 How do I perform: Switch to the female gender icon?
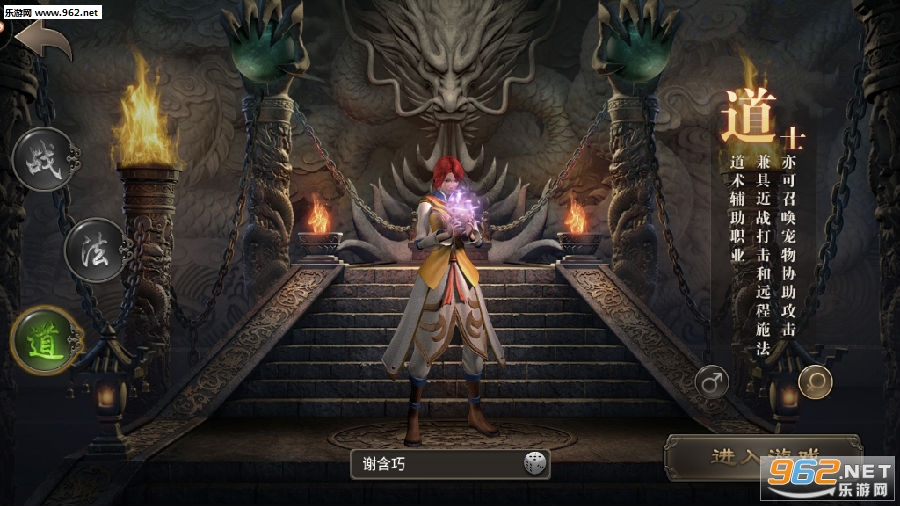click(x=816, y=381)
